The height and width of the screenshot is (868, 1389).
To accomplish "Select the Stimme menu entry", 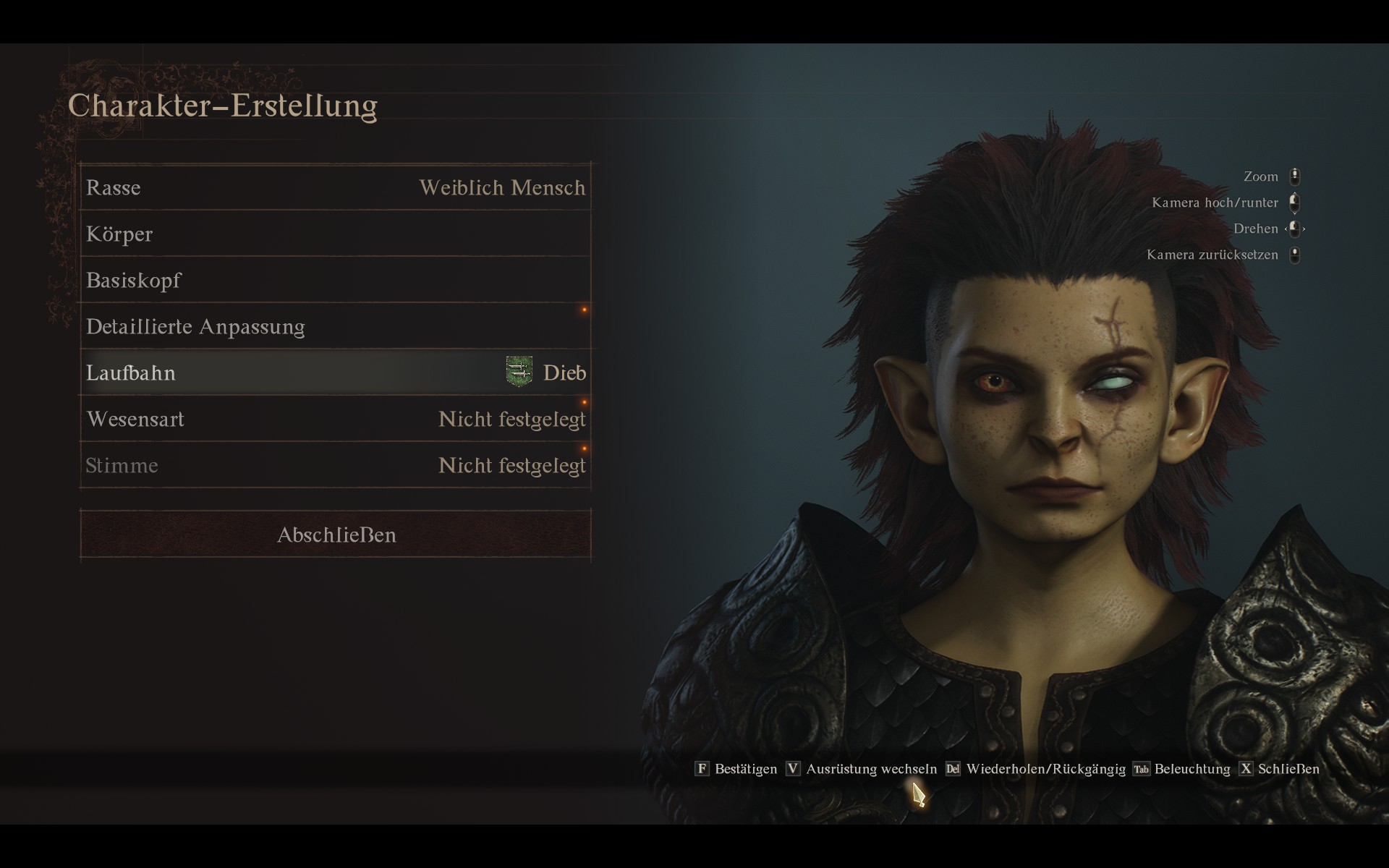I will point(336,466).
